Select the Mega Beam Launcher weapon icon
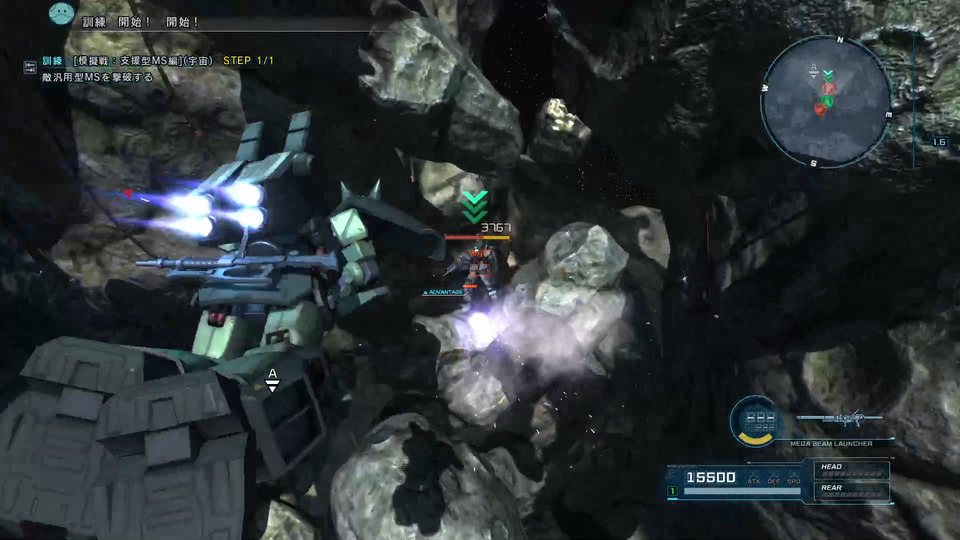The width and height of the screenshot is (960, 540). click(839, 418)
